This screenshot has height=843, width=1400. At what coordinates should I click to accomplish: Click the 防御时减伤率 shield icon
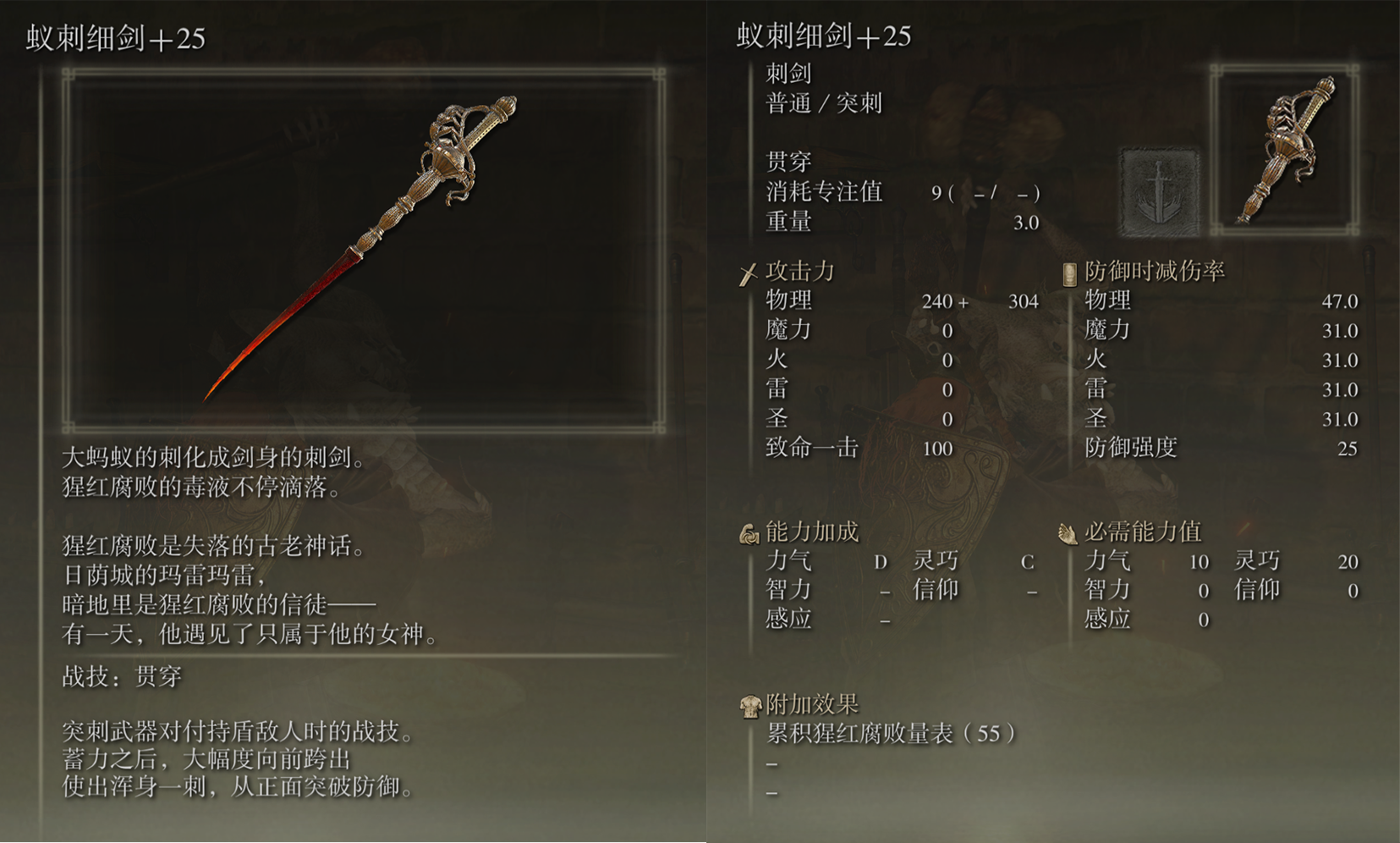pyautogui.click(x=1068, y=271)
